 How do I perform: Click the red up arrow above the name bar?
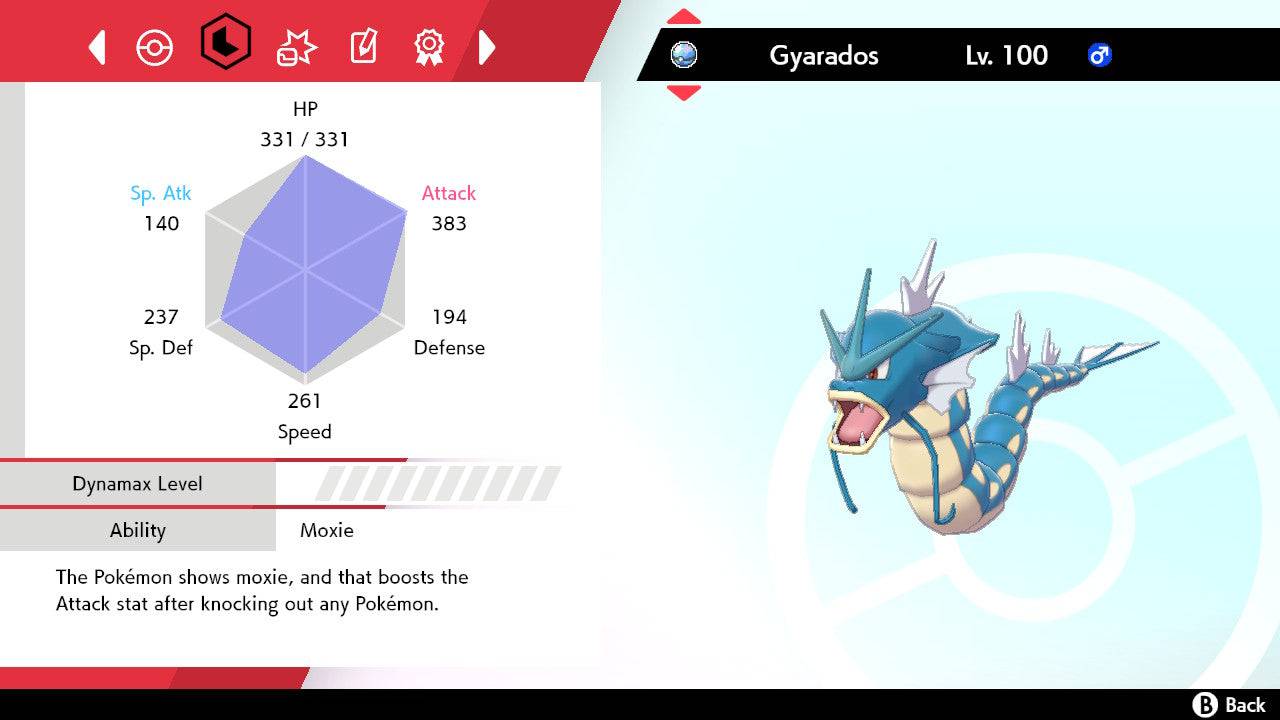click(x=683, y=14)
